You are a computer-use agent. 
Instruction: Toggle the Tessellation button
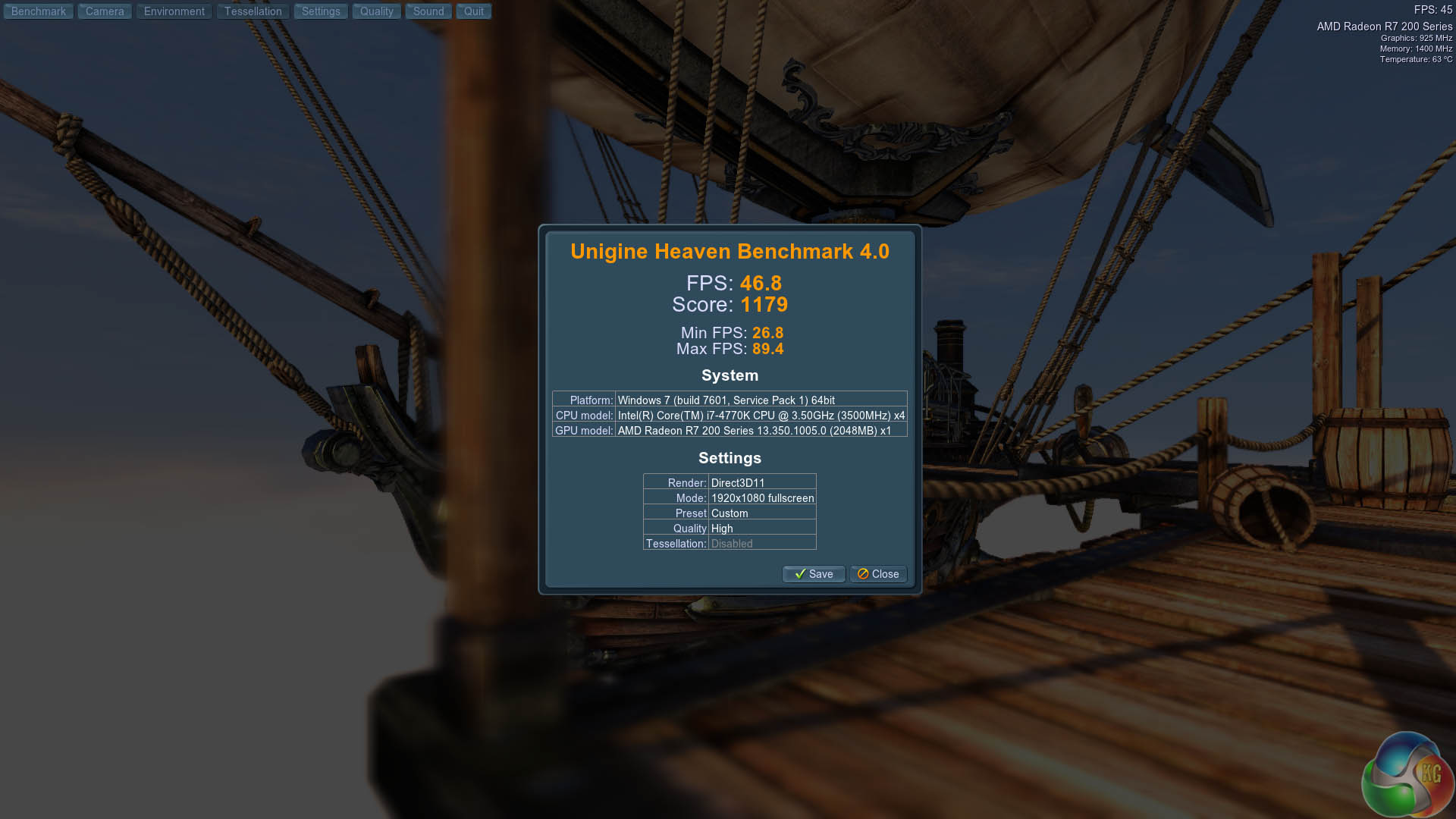pos(253,11)
